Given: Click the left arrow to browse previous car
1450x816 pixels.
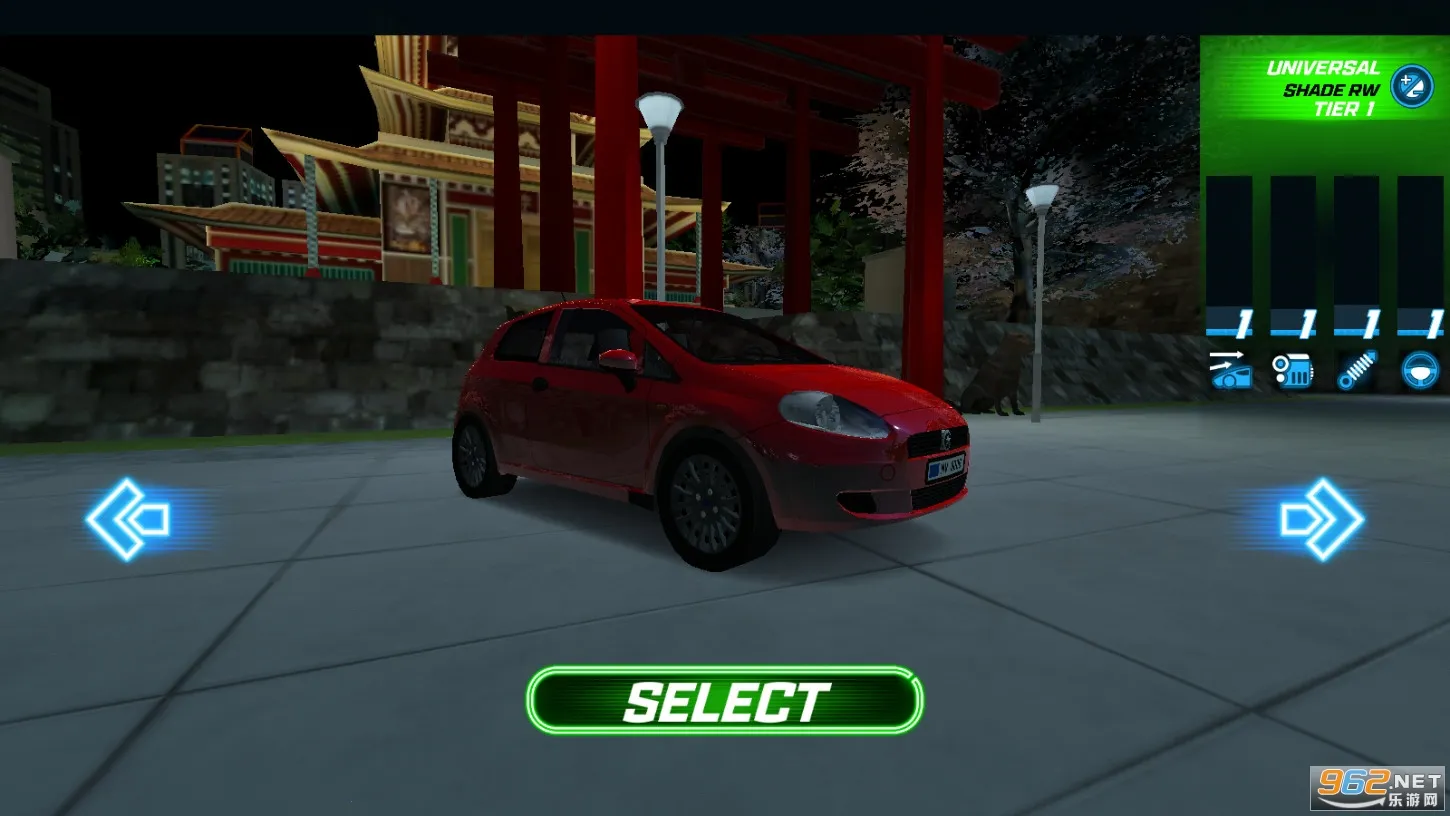Looking at the screenshot, I should (128, 518).
